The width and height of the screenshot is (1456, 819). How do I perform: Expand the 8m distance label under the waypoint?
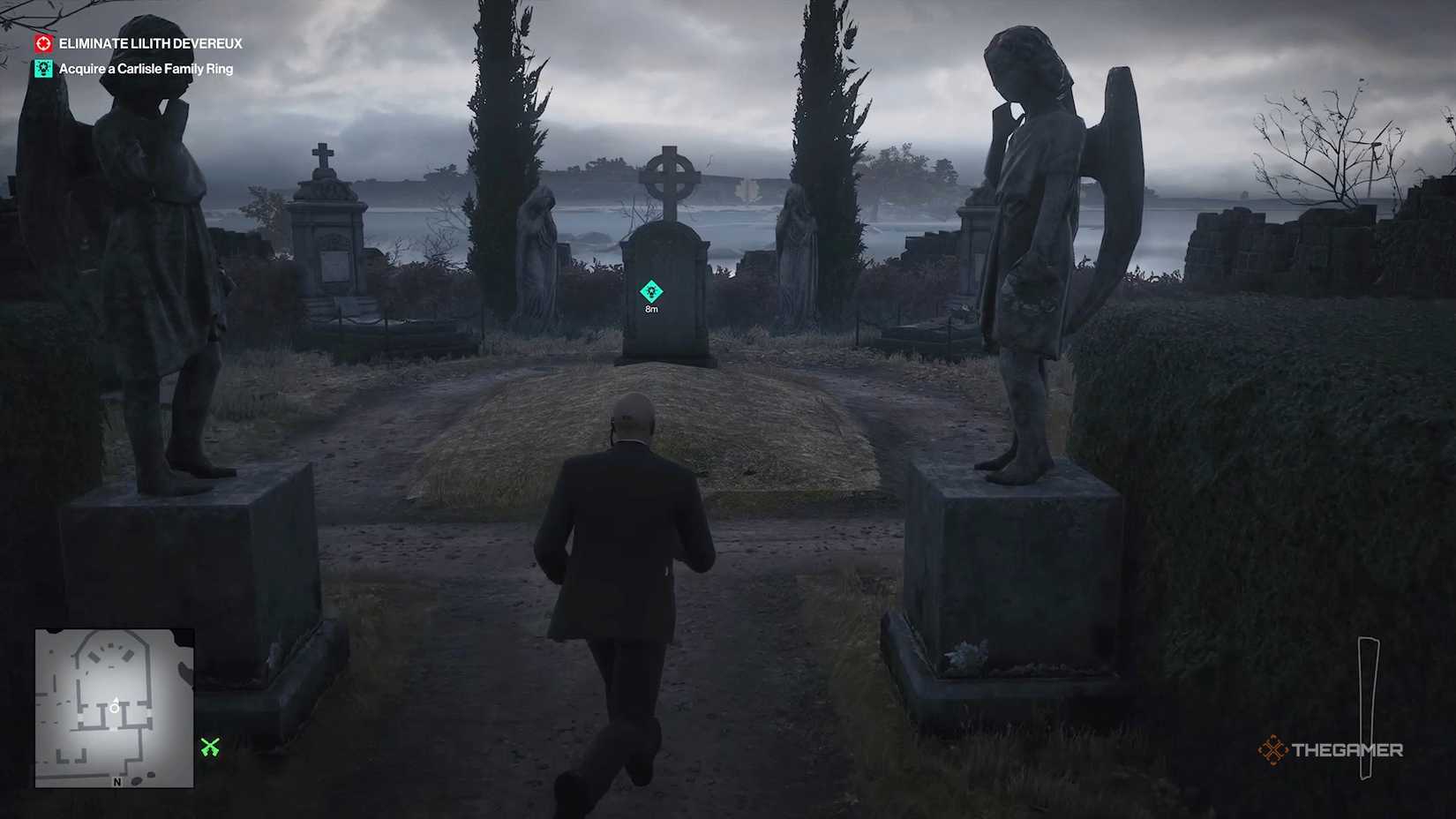(x=651, y=309)
